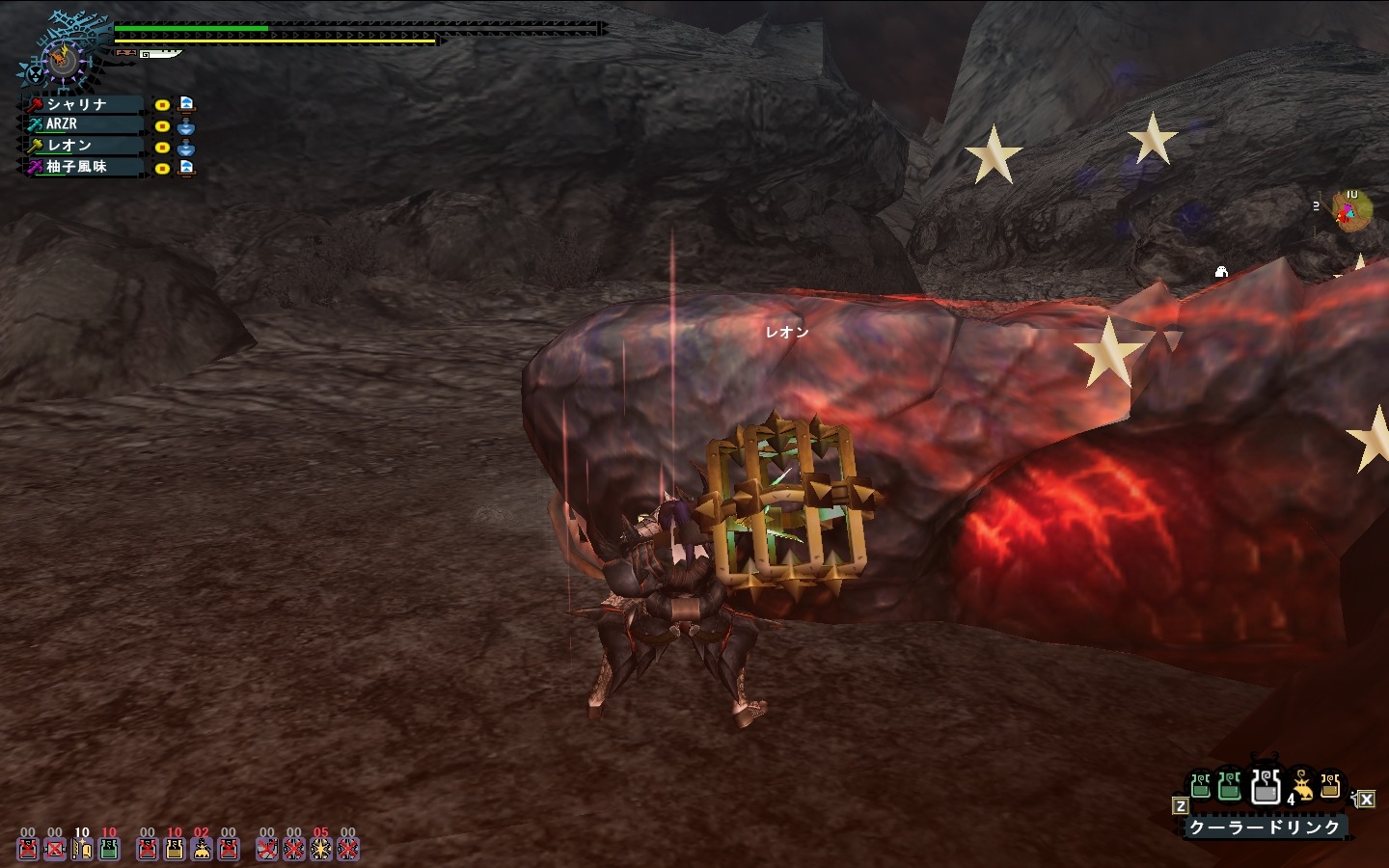1389x868 pixels.
Task: Select the yellow bomb shortcut showing 02
Action: tap(202, 848)
